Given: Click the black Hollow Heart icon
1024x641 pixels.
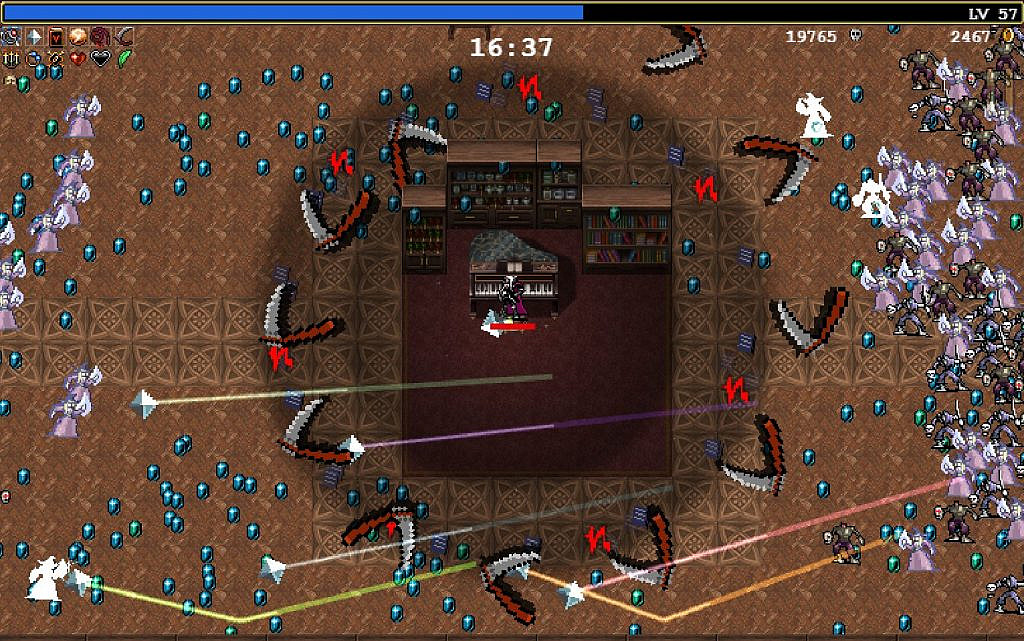Looking at the screenshot, I should click(100, 59).
